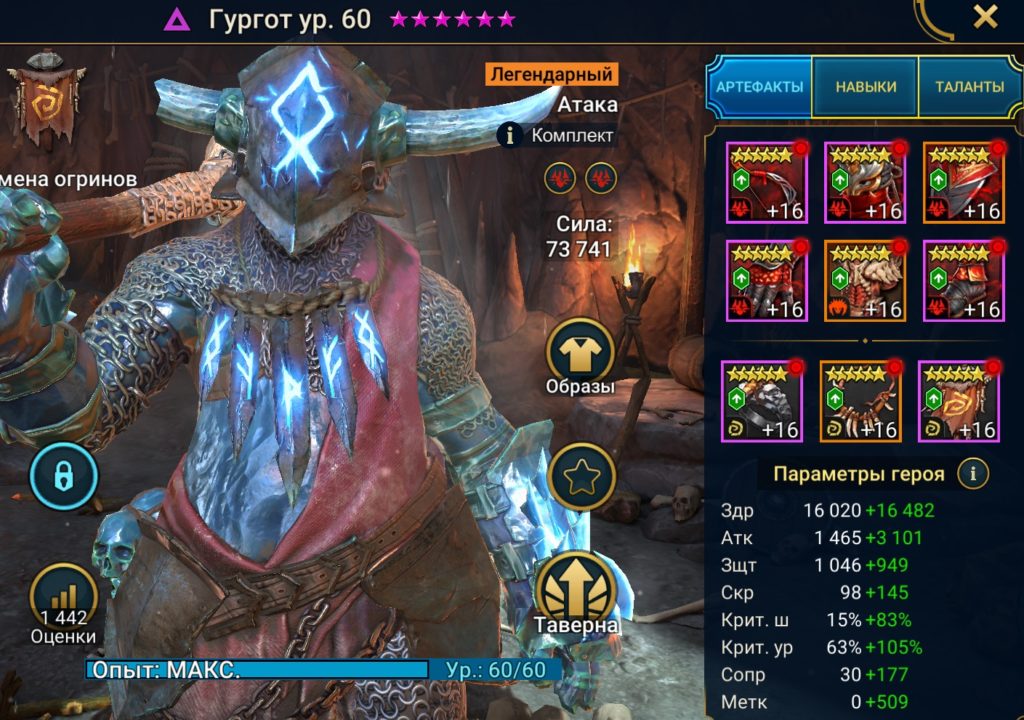
Task: Select the Артефакты tab
Action: (x=759, y=87)
